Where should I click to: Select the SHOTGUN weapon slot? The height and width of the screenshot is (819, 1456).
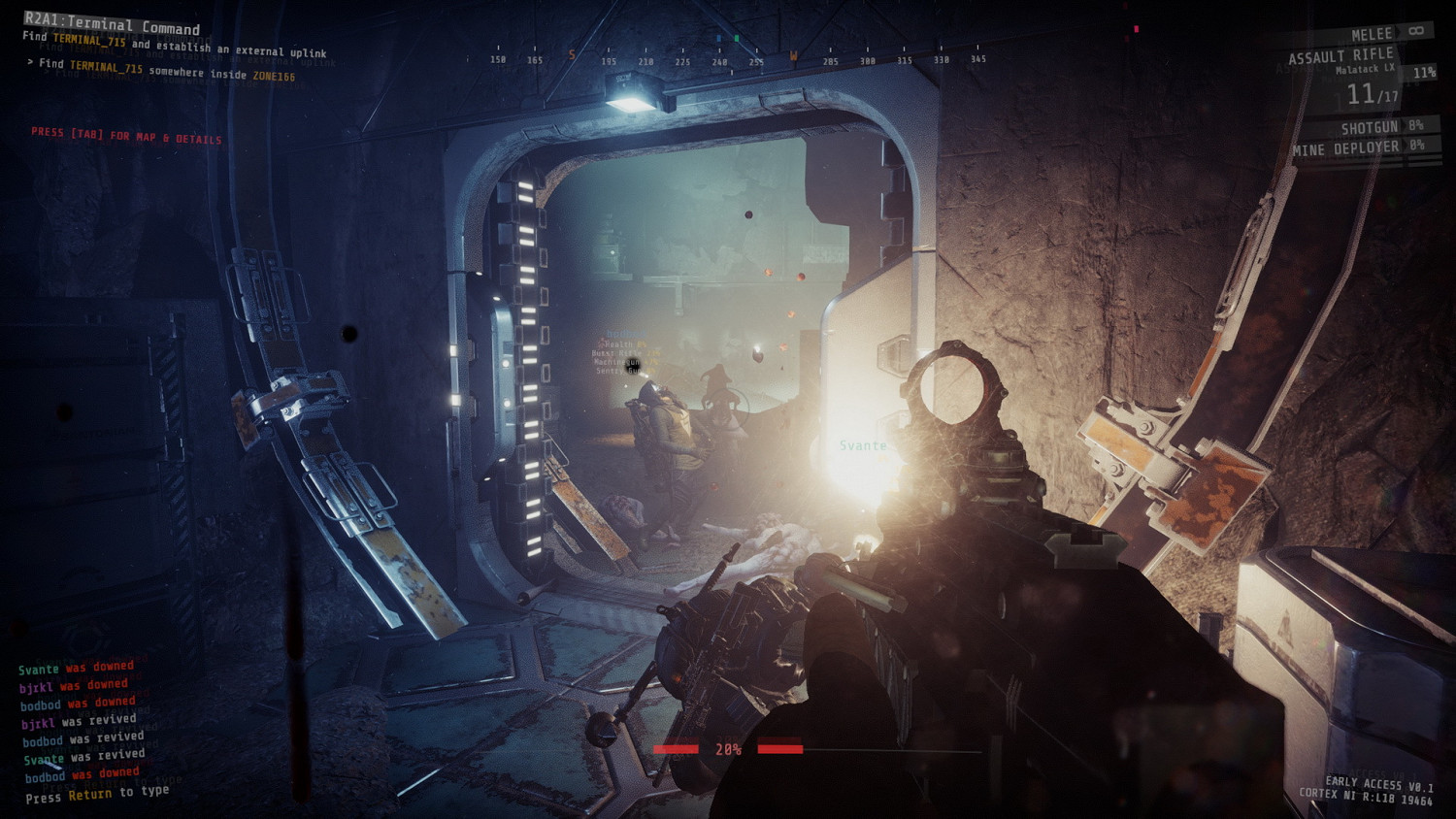[x=1369, y=126]
